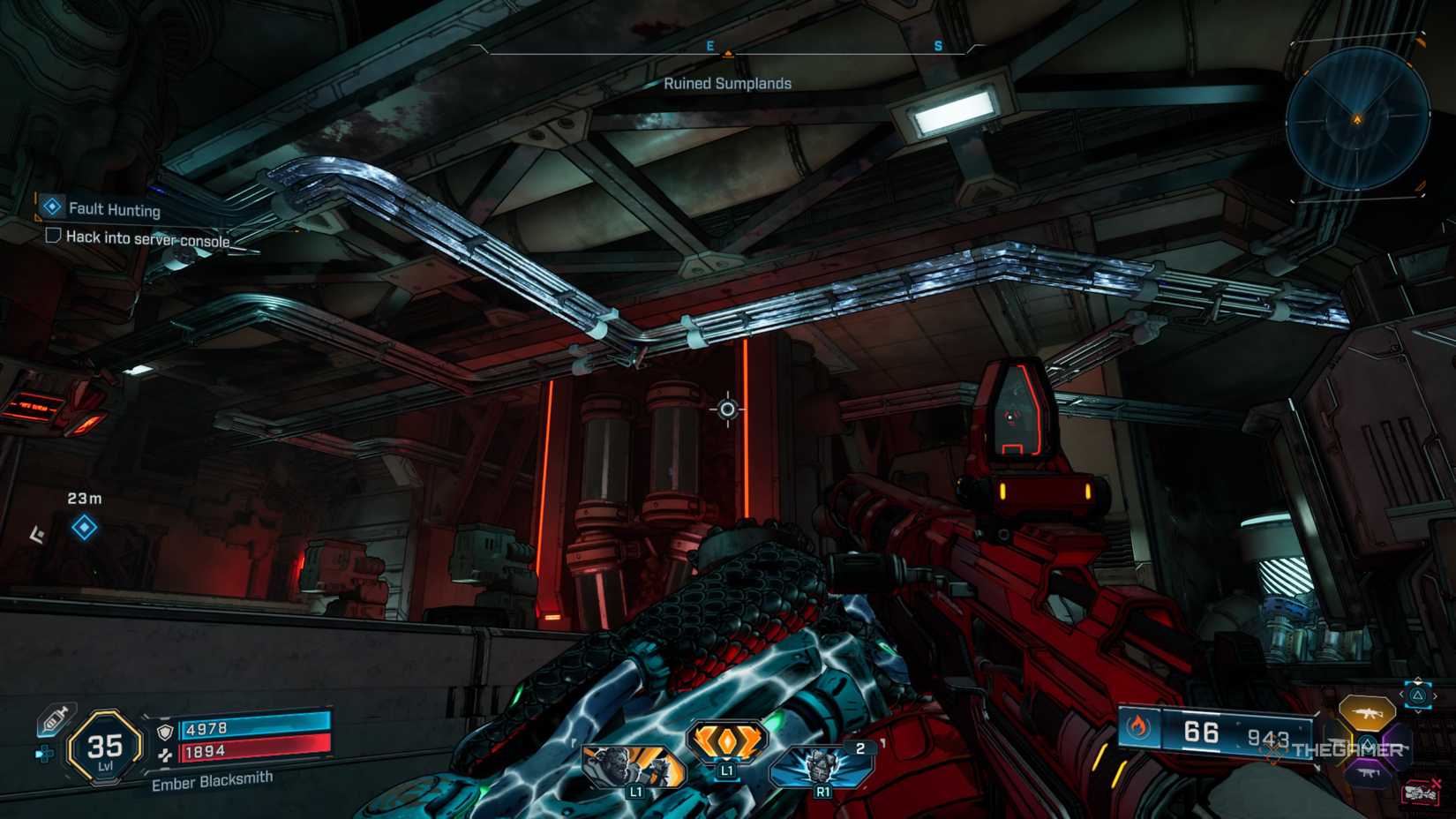1456x819 pixels.
Task: Toggle the waypoint diamond near the 23m distance
Action: coord(84,527)
